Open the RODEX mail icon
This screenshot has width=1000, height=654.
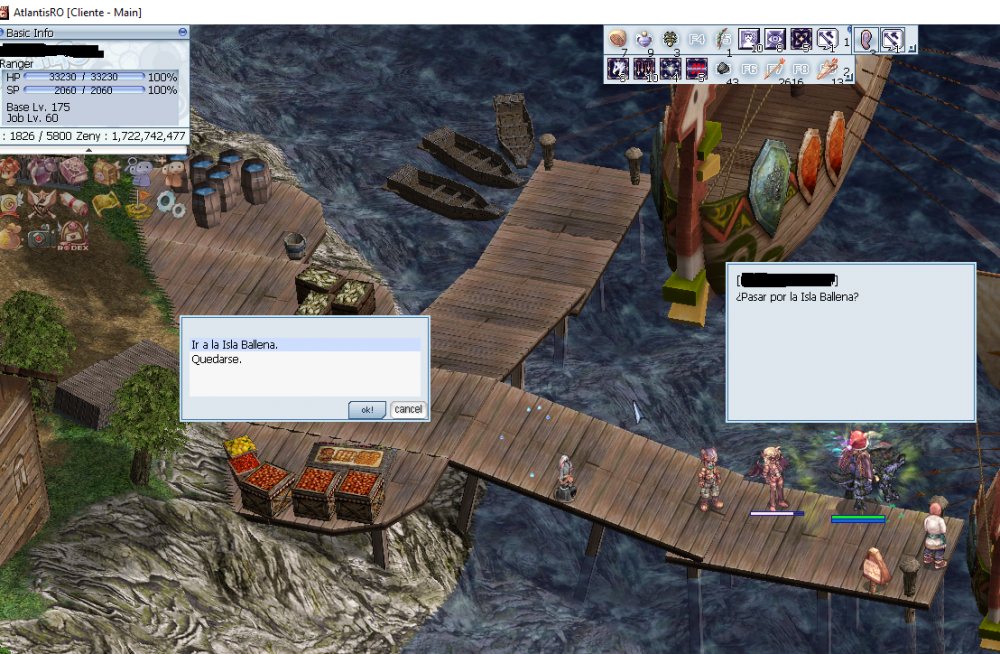(x=72, y=236)
